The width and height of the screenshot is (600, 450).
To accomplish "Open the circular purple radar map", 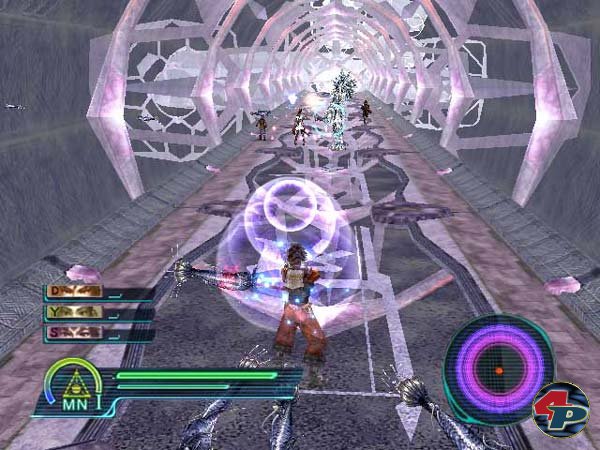I will coord(498,368).
